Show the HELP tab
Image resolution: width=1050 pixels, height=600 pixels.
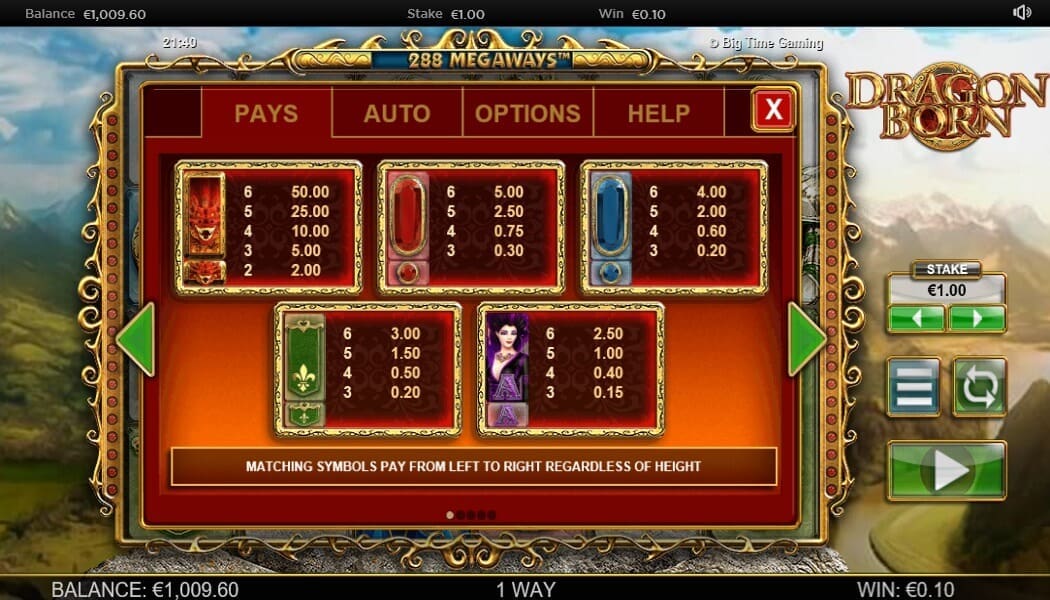click(x=658, y=113)
